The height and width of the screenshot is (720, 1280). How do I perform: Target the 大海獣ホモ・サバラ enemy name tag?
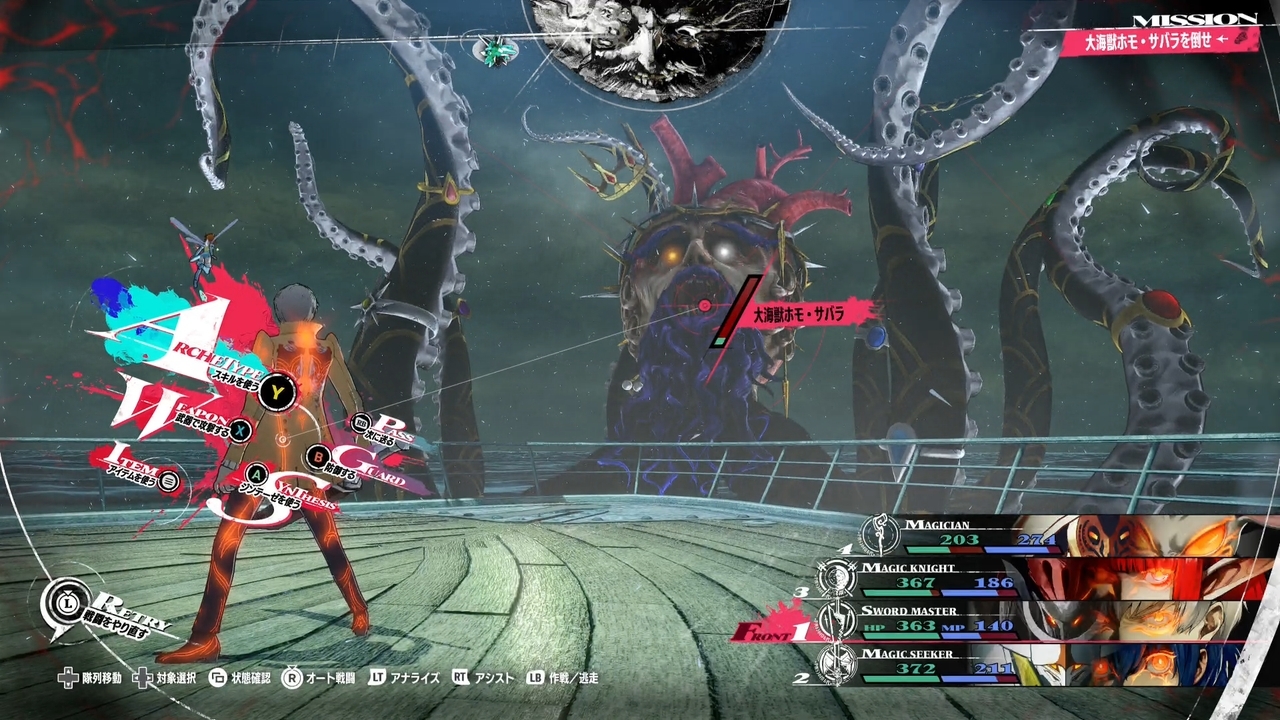[x=799, y=313]
